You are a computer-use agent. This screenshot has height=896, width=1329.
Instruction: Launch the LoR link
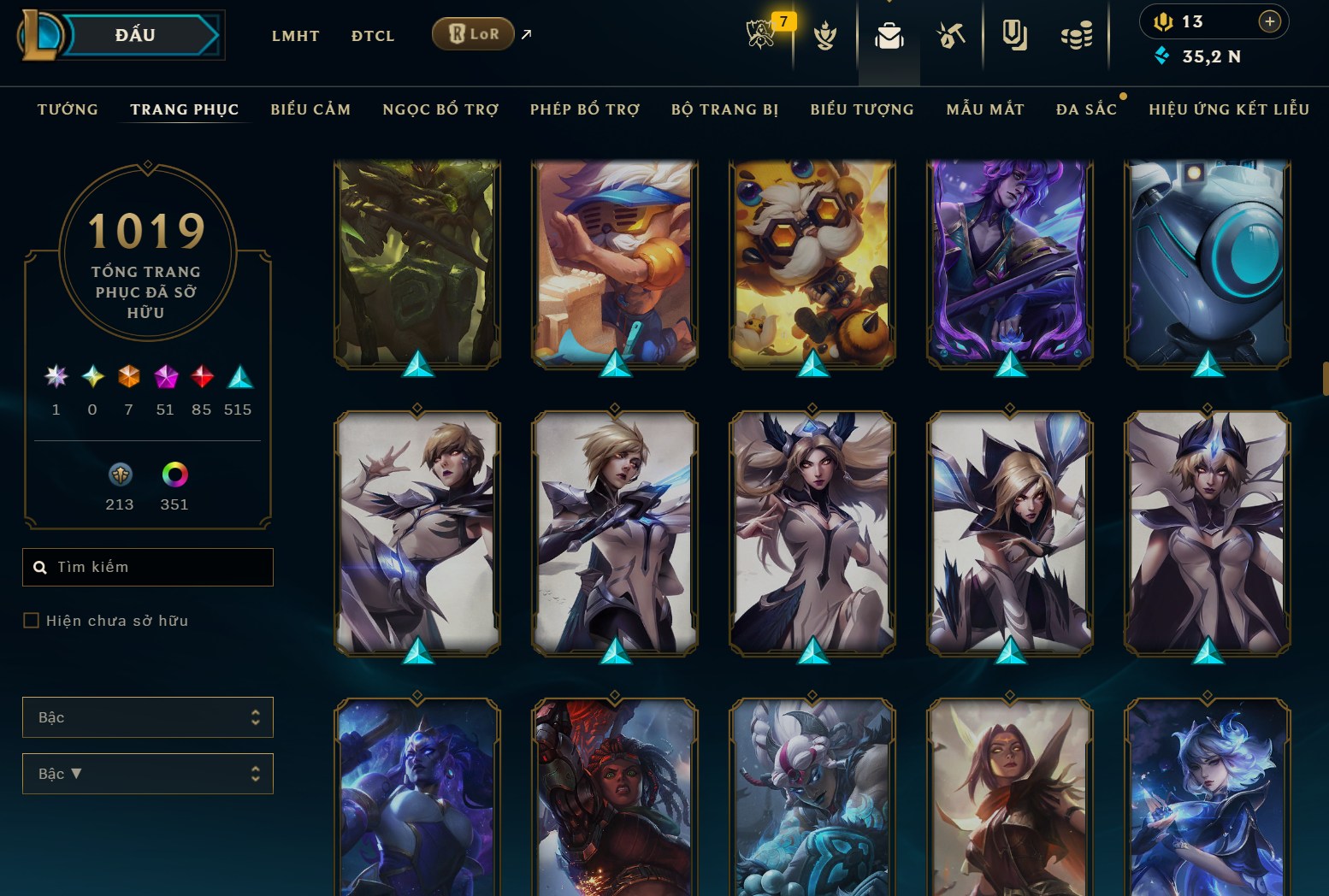pyautogui.click(x=473, y=34)
